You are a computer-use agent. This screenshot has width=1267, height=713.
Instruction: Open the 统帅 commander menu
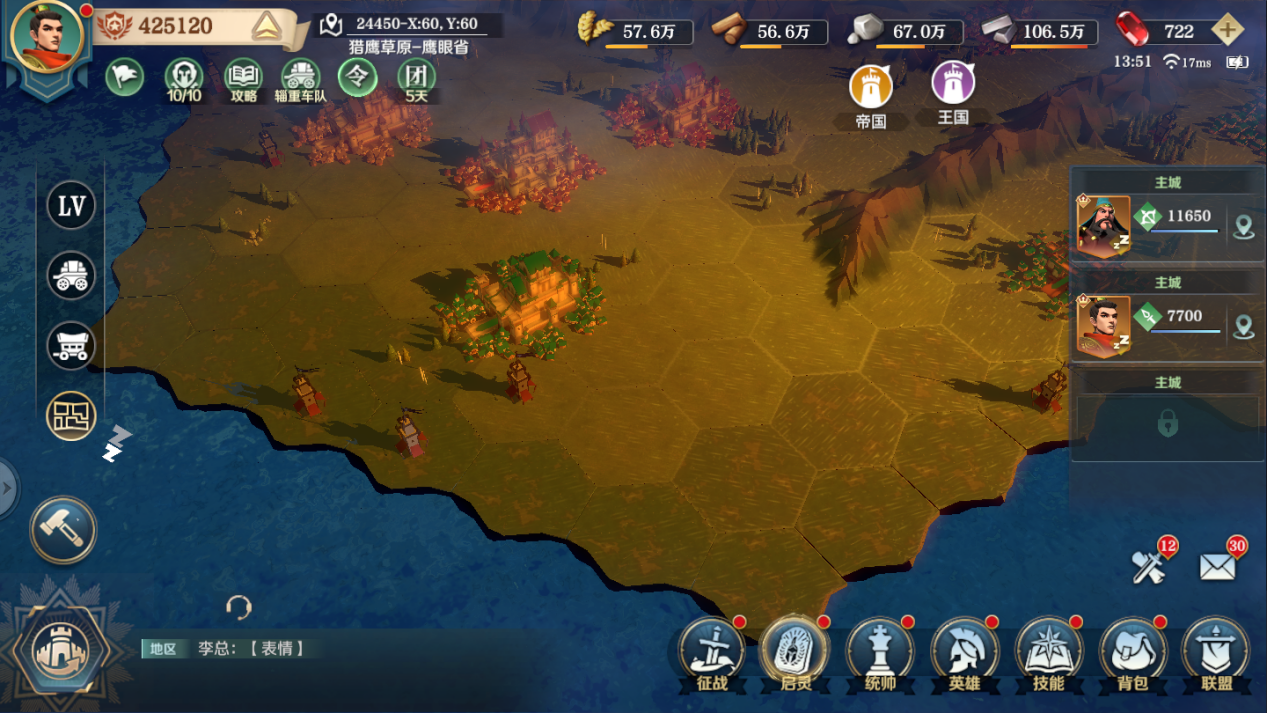880,652
